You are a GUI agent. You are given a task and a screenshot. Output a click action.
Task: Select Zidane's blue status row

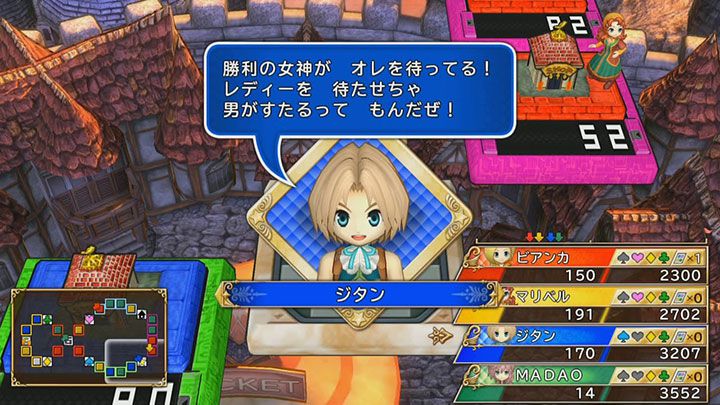[x=590, y=344]
